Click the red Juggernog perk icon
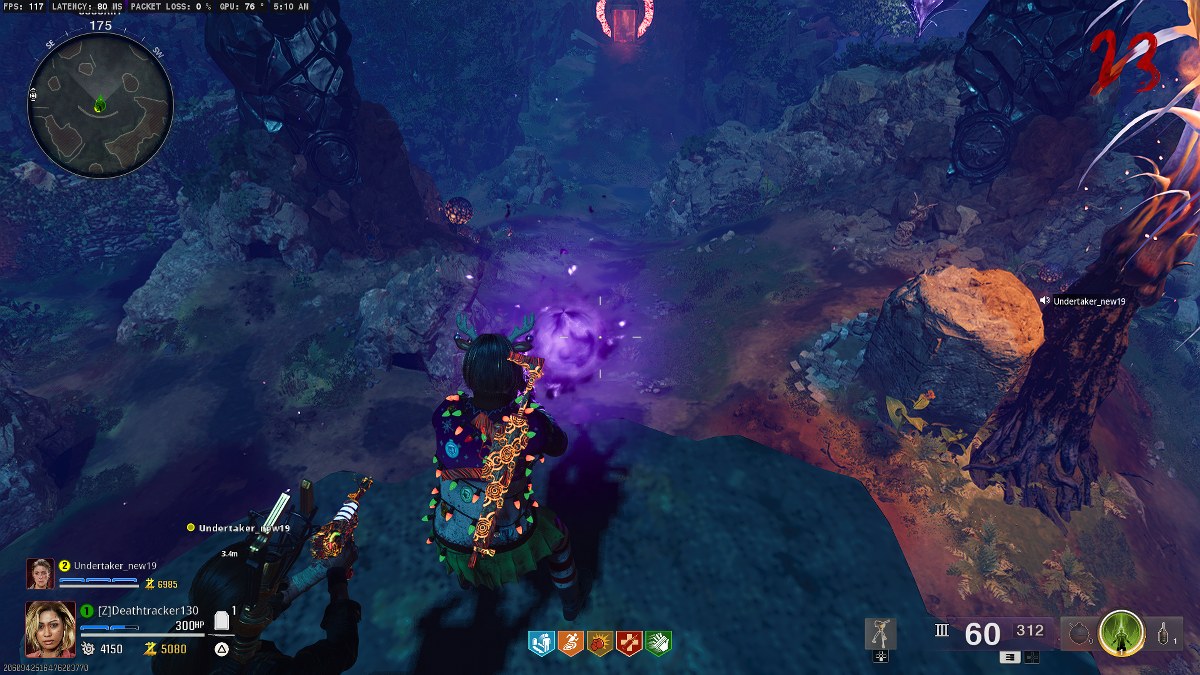This screenshot has width=1200, height=675. point(629,643)
